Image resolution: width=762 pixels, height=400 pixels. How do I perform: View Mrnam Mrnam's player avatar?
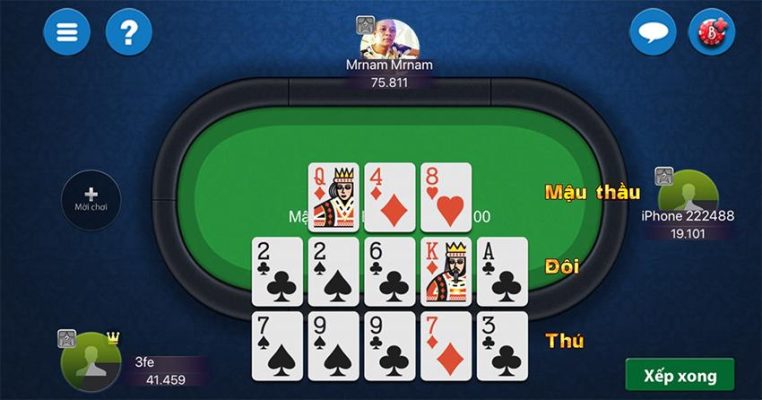389,40
